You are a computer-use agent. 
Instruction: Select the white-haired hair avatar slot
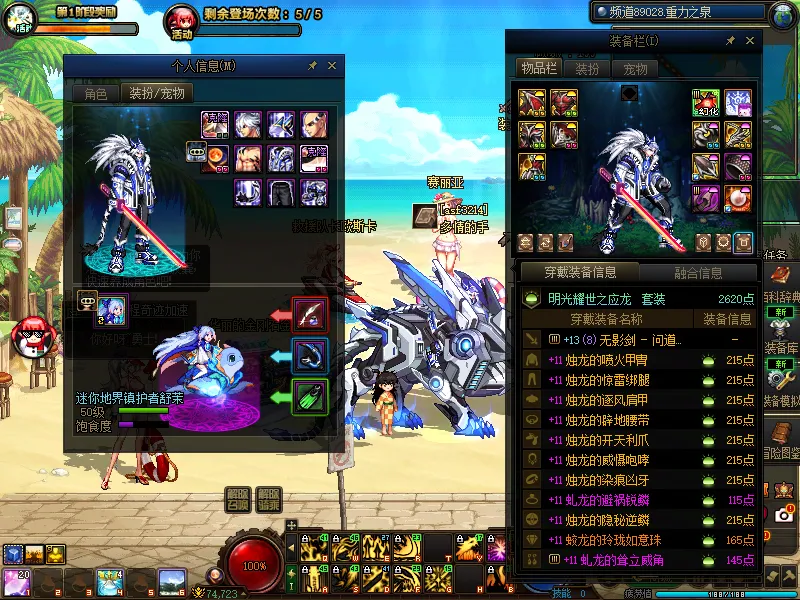tap(249, 124)
